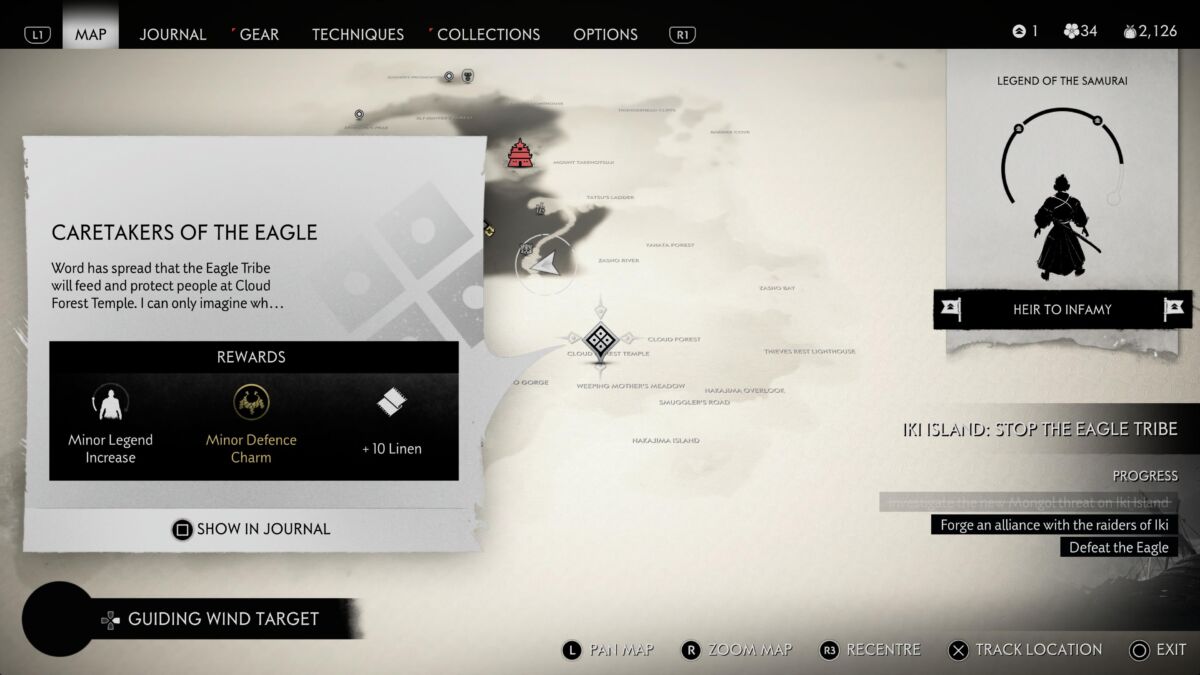Viewport: 1200px width, 675px height.
Task: Click the player arrow marker on map
Action: point(545,263)
